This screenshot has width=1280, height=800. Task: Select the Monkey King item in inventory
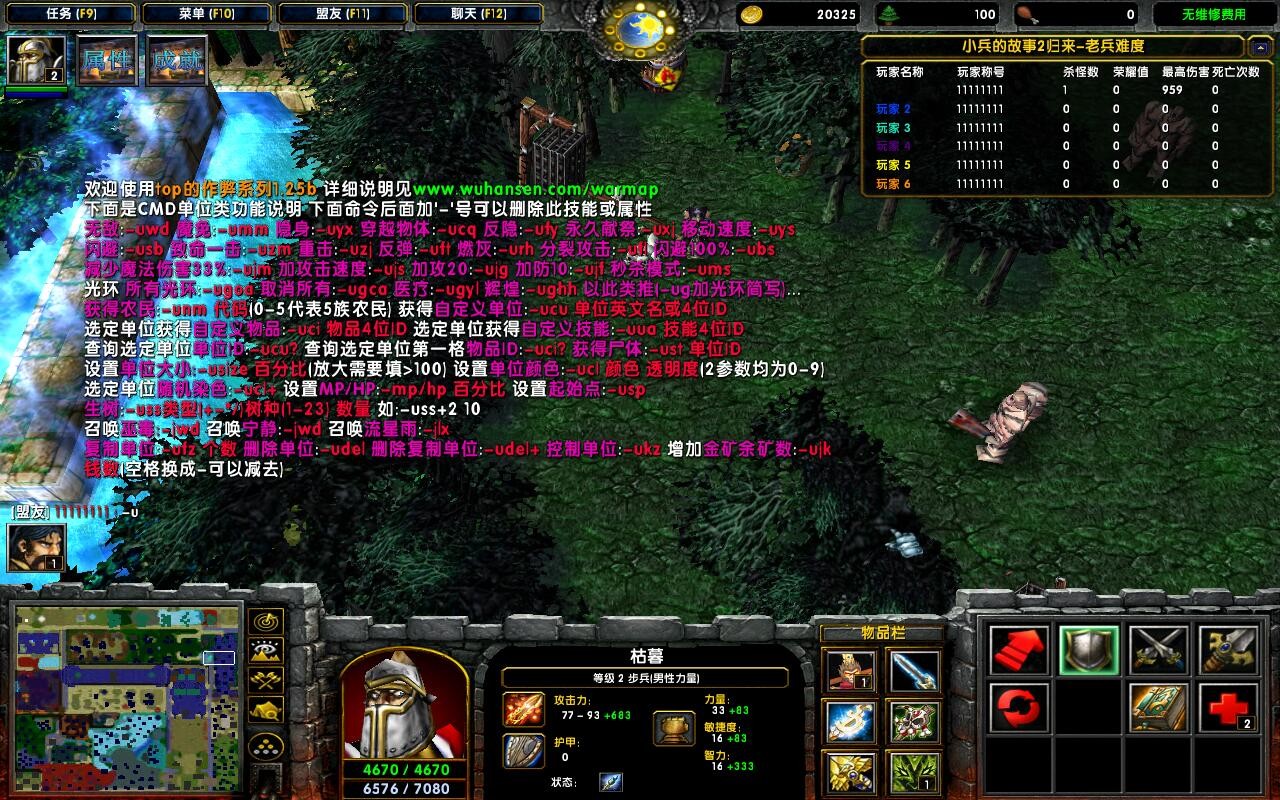tap(847, 670)
